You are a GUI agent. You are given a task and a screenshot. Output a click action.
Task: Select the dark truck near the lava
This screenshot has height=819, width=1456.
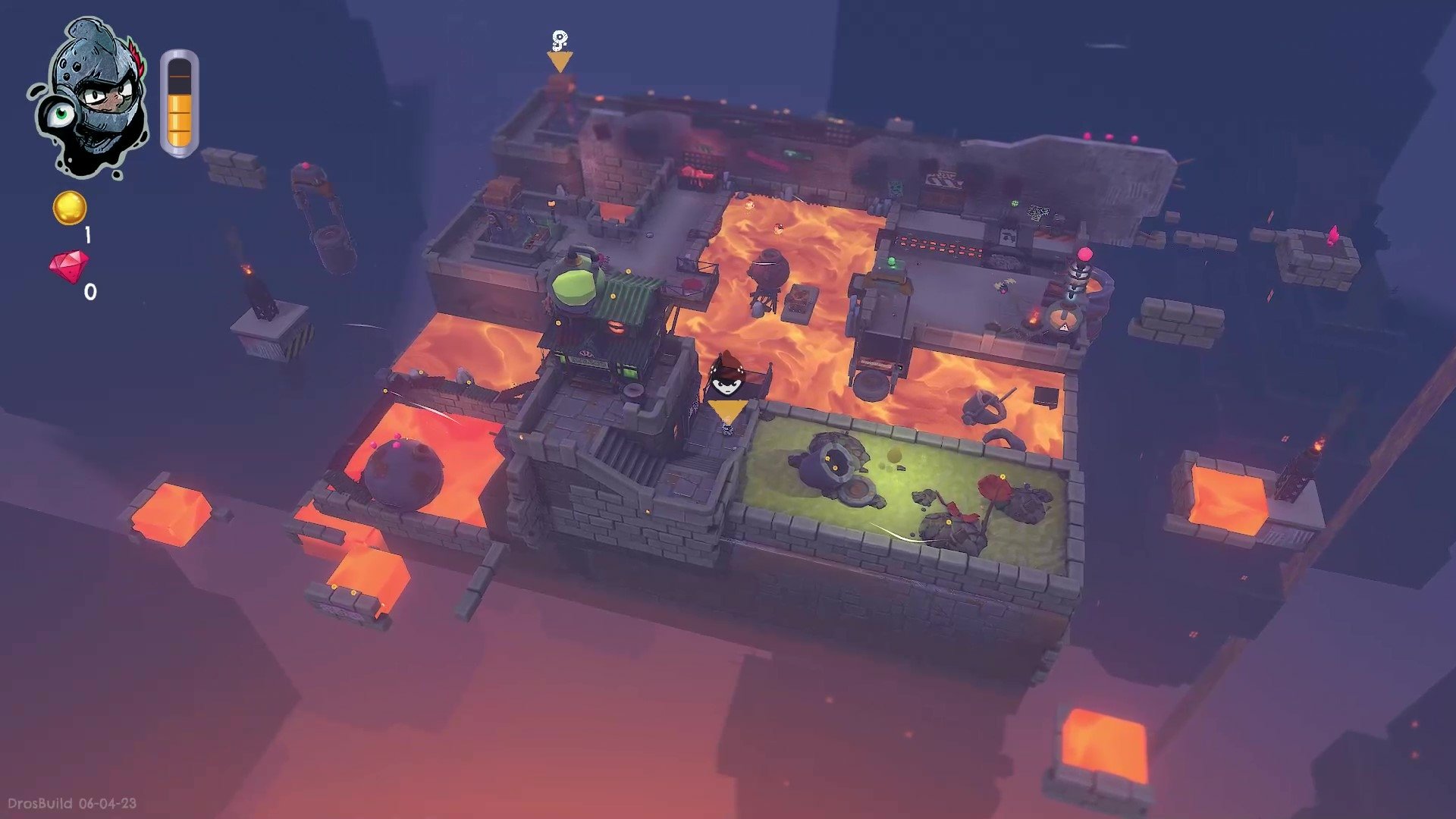[x=880, y=318]
